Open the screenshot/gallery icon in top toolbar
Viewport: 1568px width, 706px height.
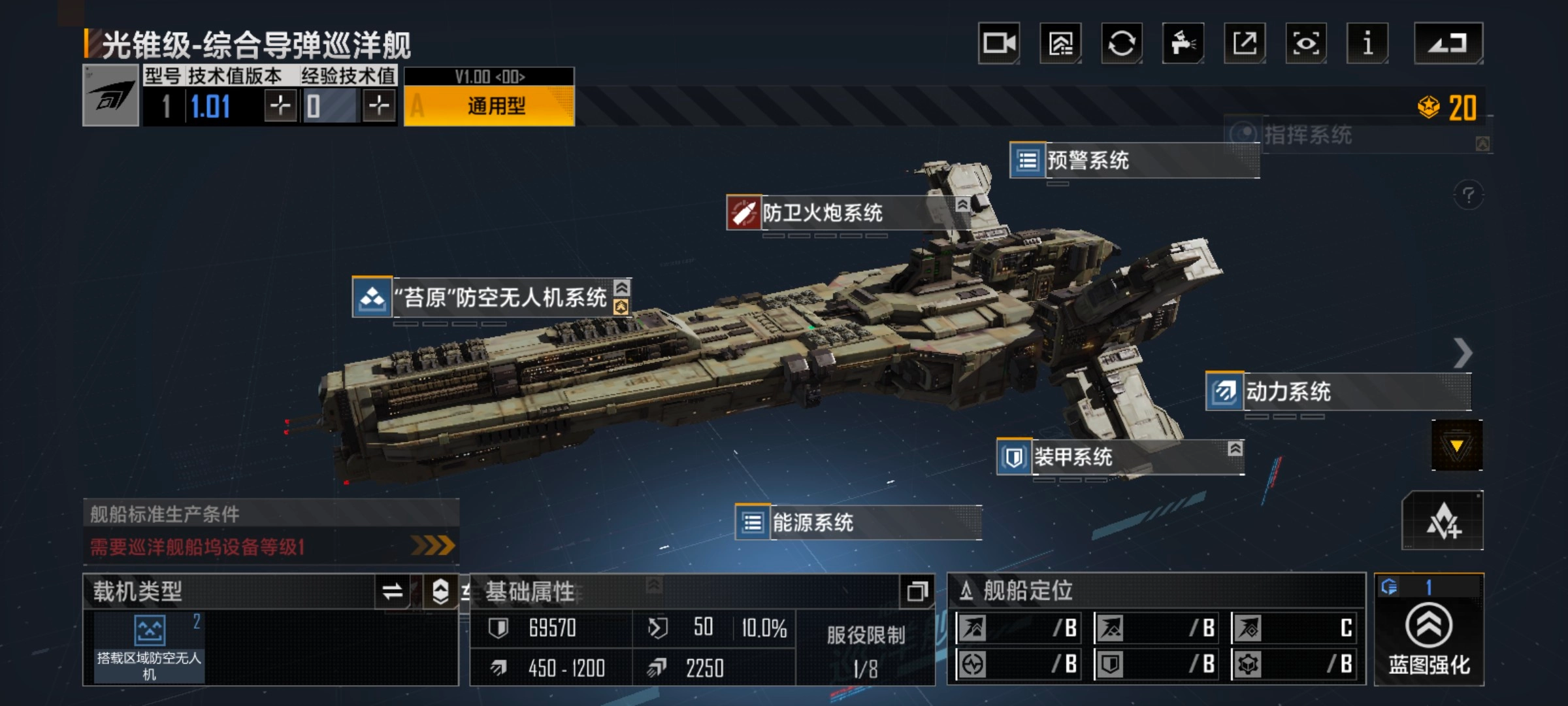click(x=1062, y=42)
